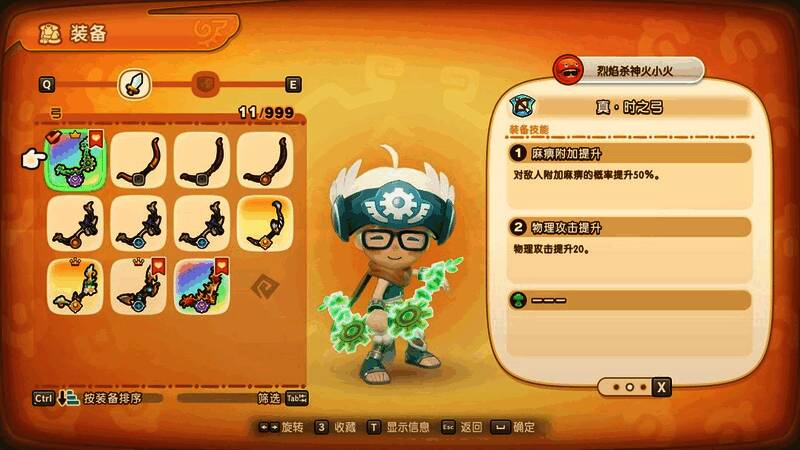Screen dimensions: 800x450
Task: Open the 筛选 filter option
Action: [x=269, y=398]
